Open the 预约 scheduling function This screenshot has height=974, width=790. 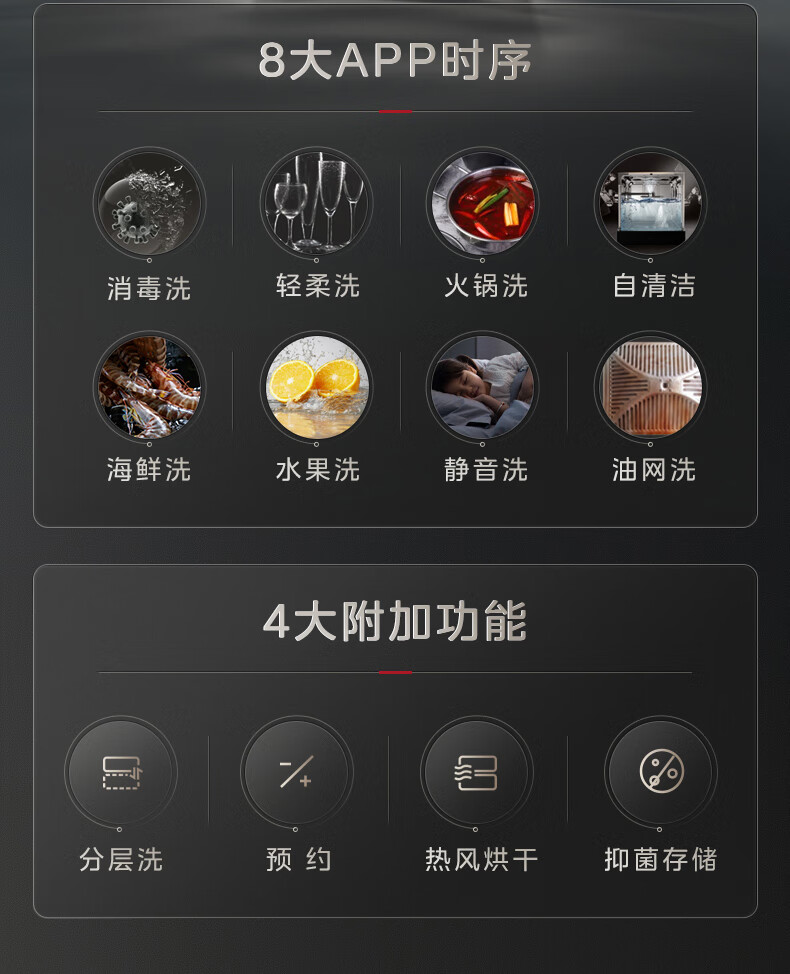tap(296, 773)
